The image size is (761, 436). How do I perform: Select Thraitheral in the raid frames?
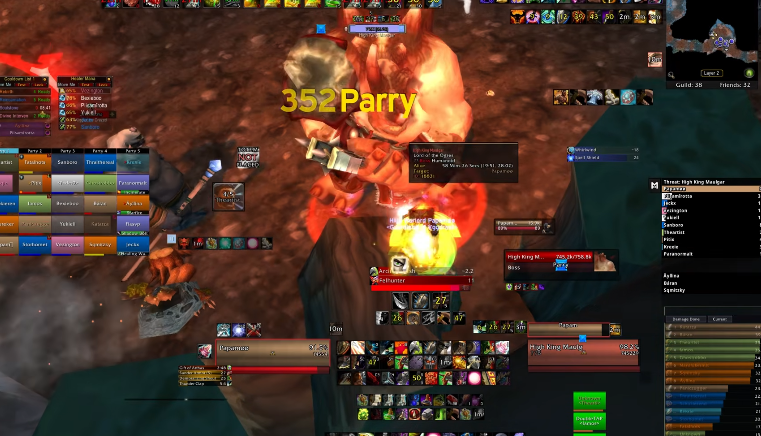click(100, 163)
